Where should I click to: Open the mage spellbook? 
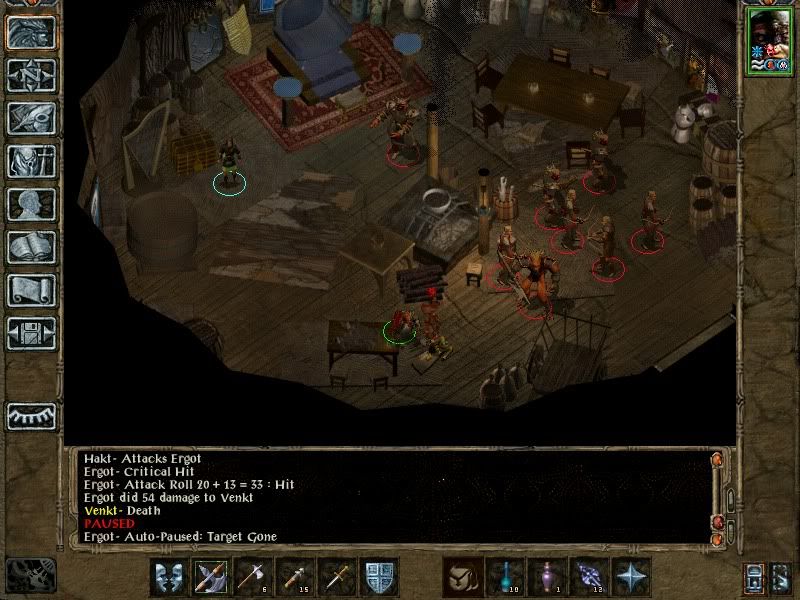tap(31, 247)
